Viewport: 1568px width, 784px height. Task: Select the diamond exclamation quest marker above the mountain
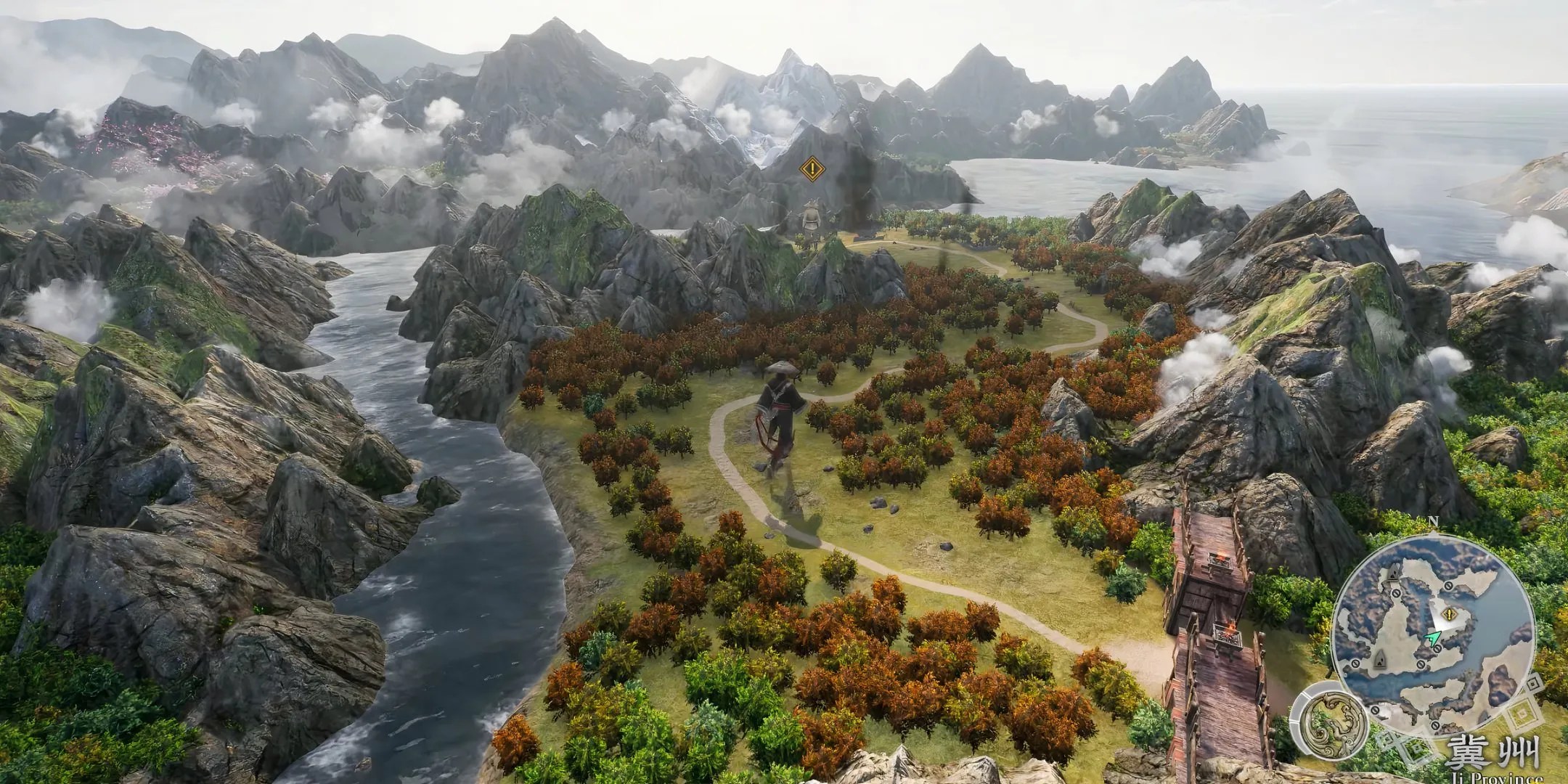tap(813, 168)
